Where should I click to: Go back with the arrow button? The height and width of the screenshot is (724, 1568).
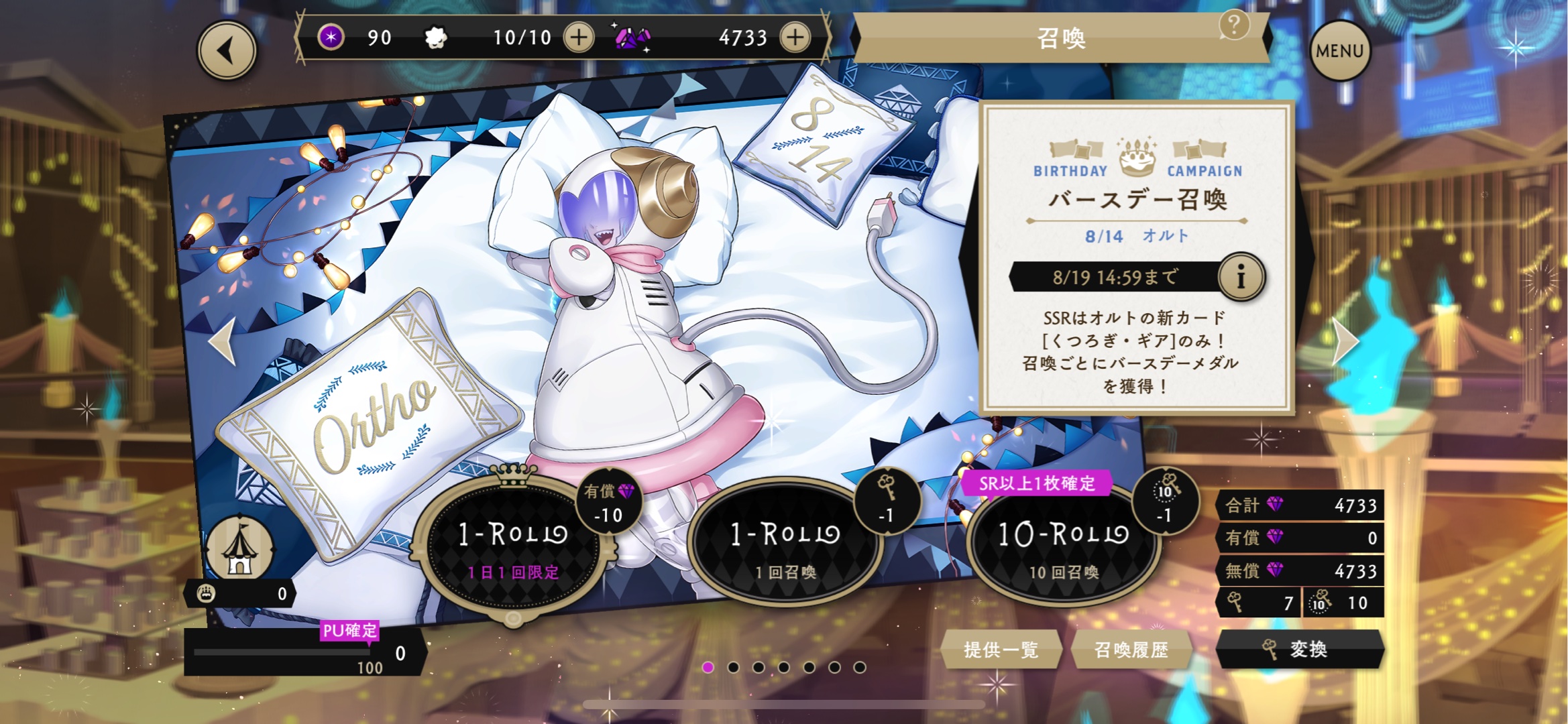[227, 51]
